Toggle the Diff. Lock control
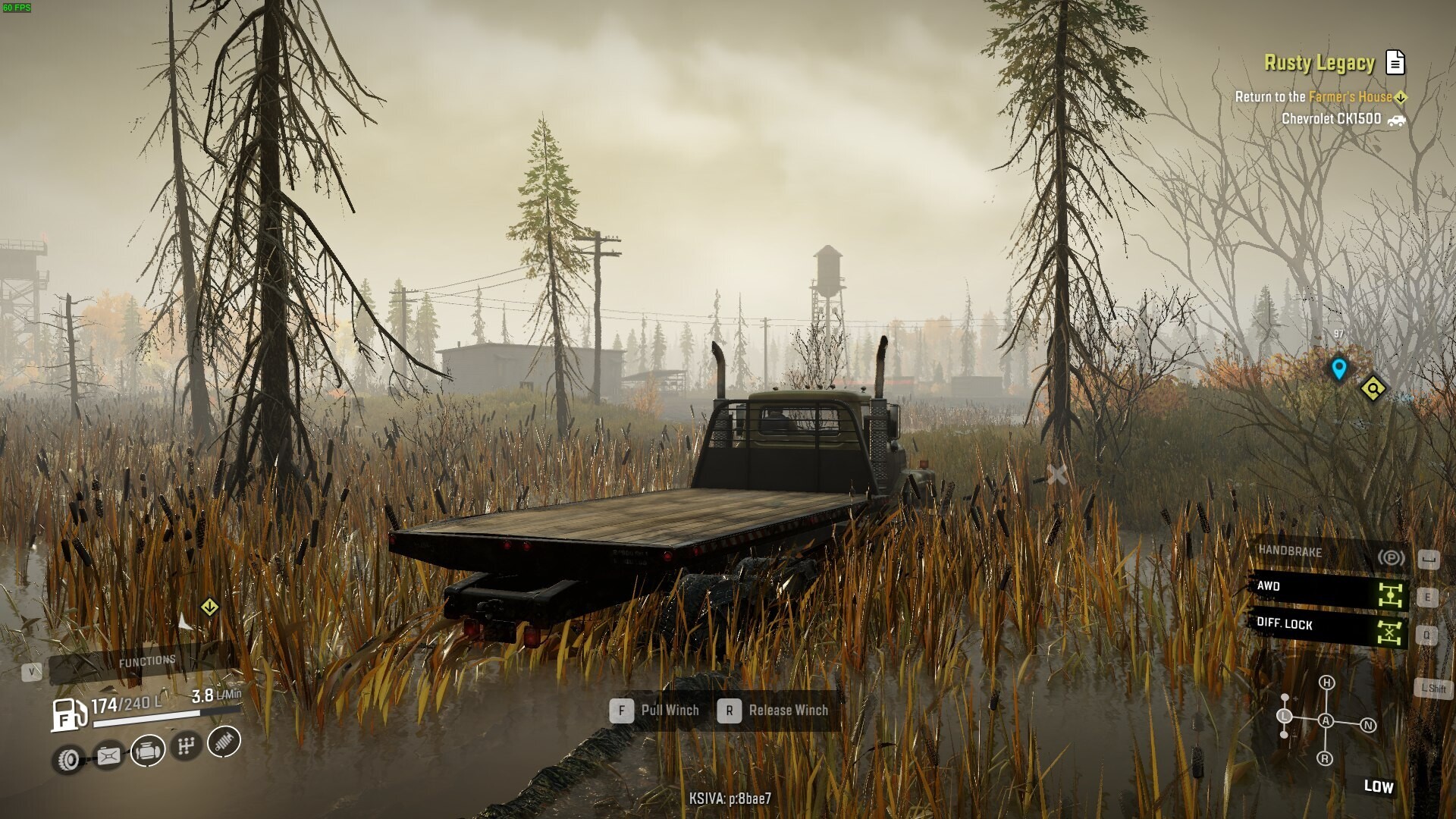 click(x=1327, y=626)
